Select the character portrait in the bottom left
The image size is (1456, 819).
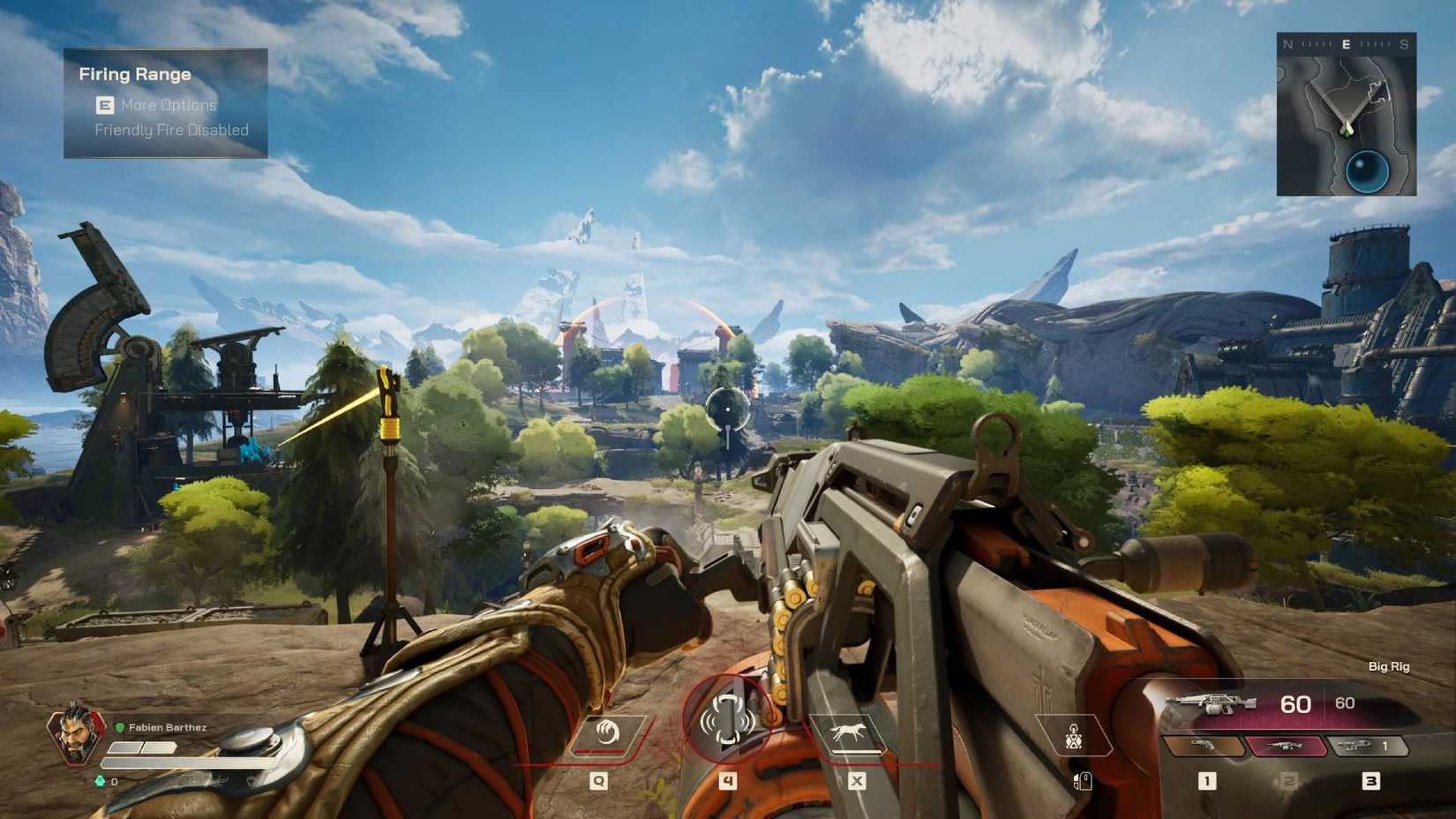tap(77, 738)
